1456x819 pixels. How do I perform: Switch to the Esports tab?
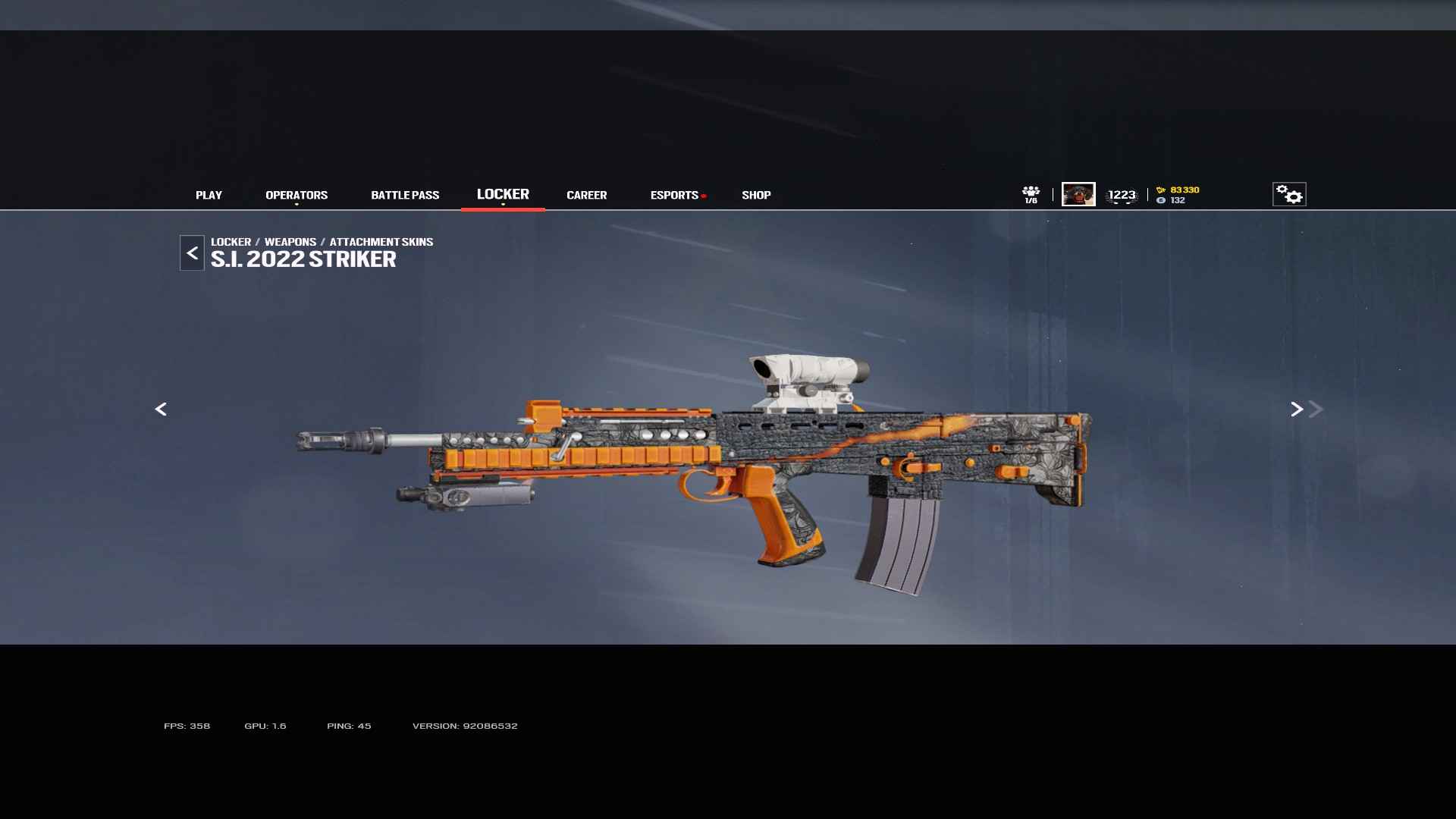pyautogui.click(x=674, y=195)
